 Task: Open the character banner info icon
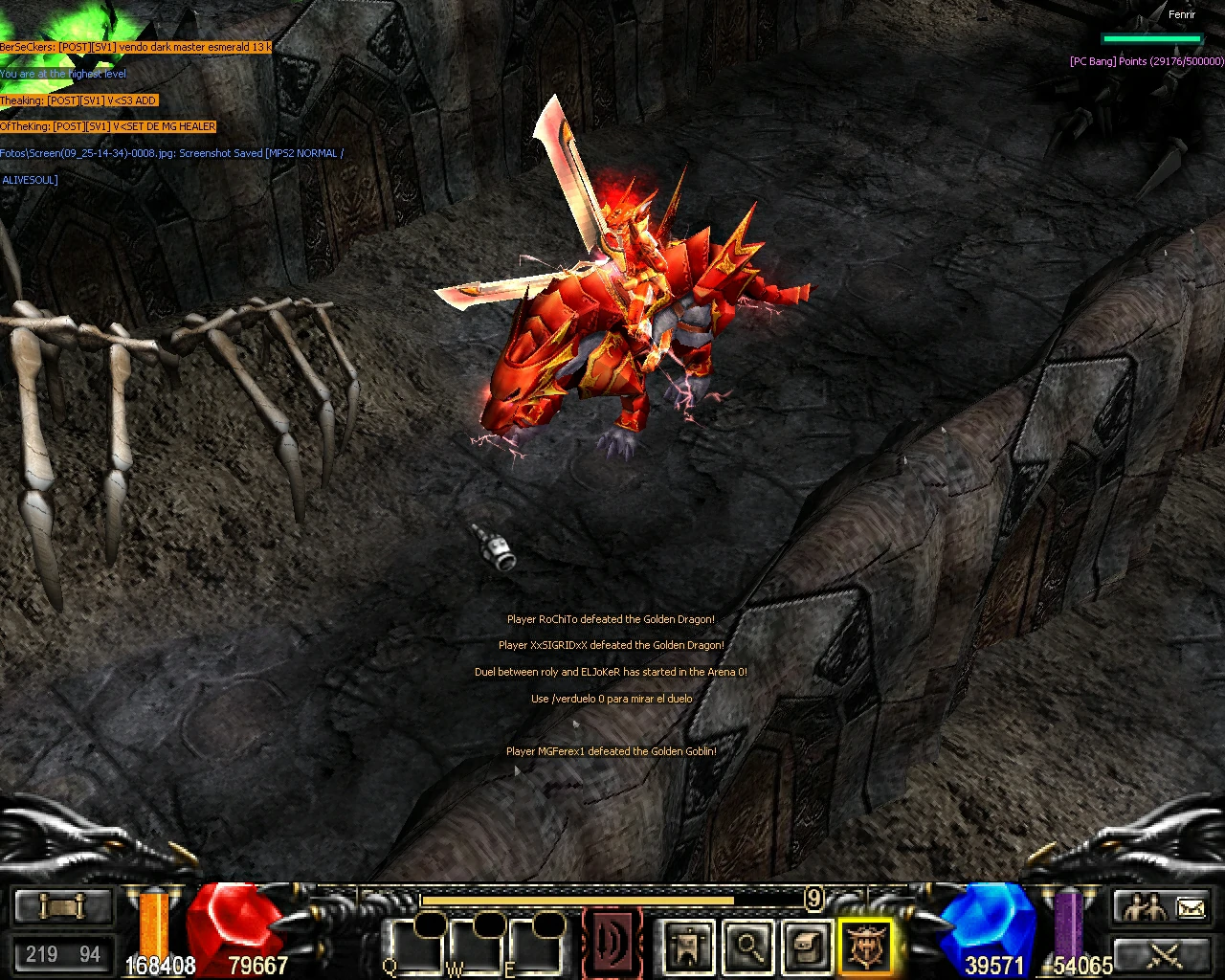(689, 946)
